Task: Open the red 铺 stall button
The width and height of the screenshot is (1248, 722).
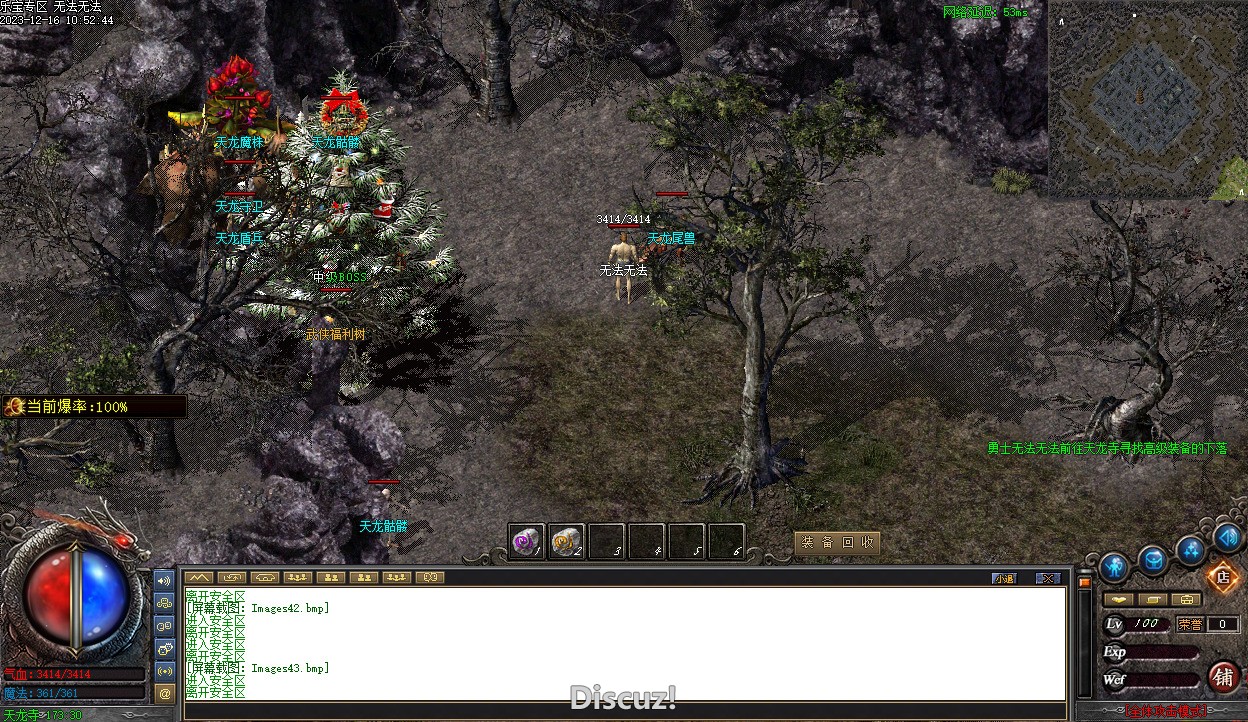Action: coord(1223,677)
